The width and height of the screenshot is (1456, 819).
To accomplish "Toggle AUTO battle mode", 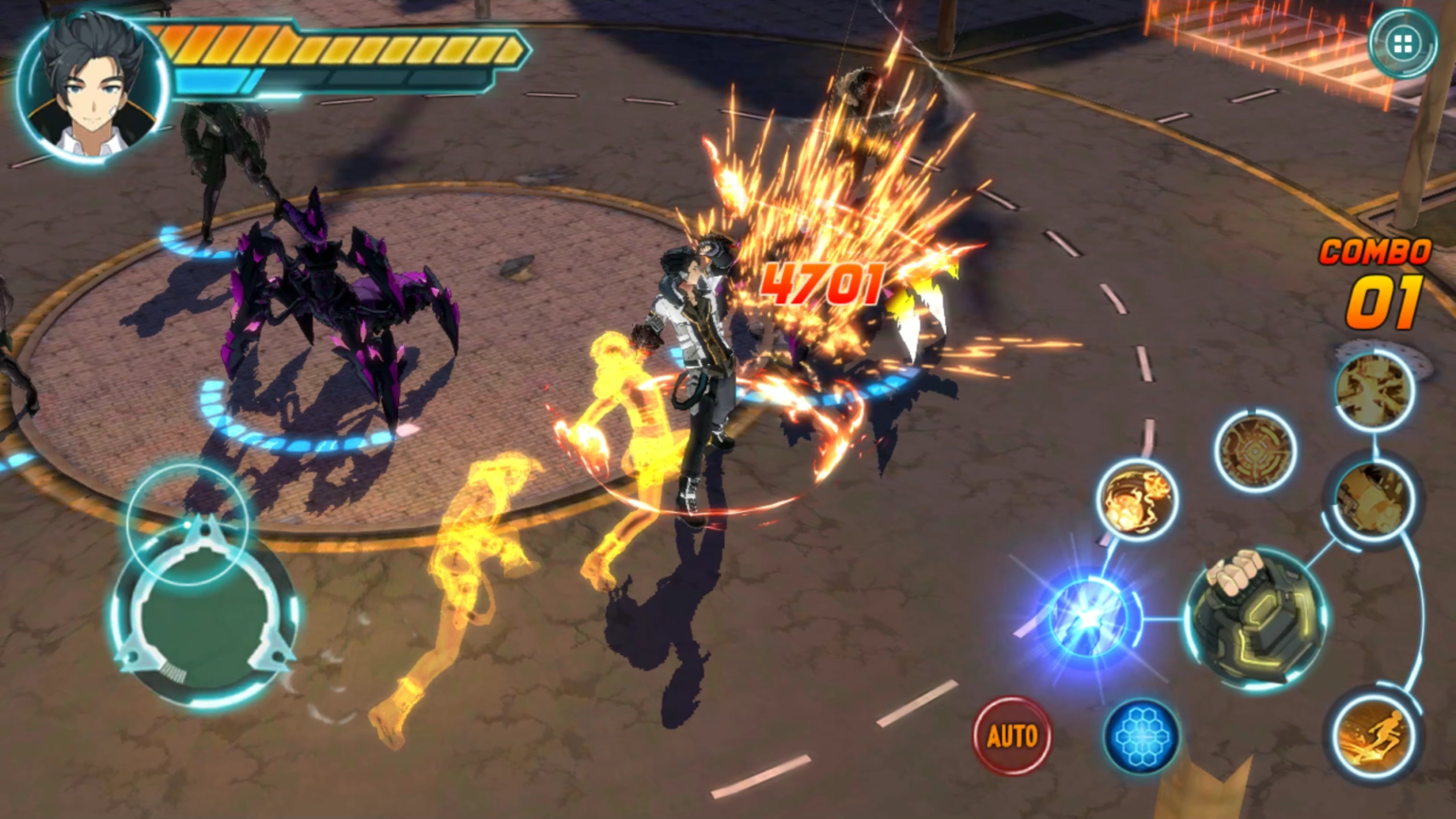I will (1011, 733).
